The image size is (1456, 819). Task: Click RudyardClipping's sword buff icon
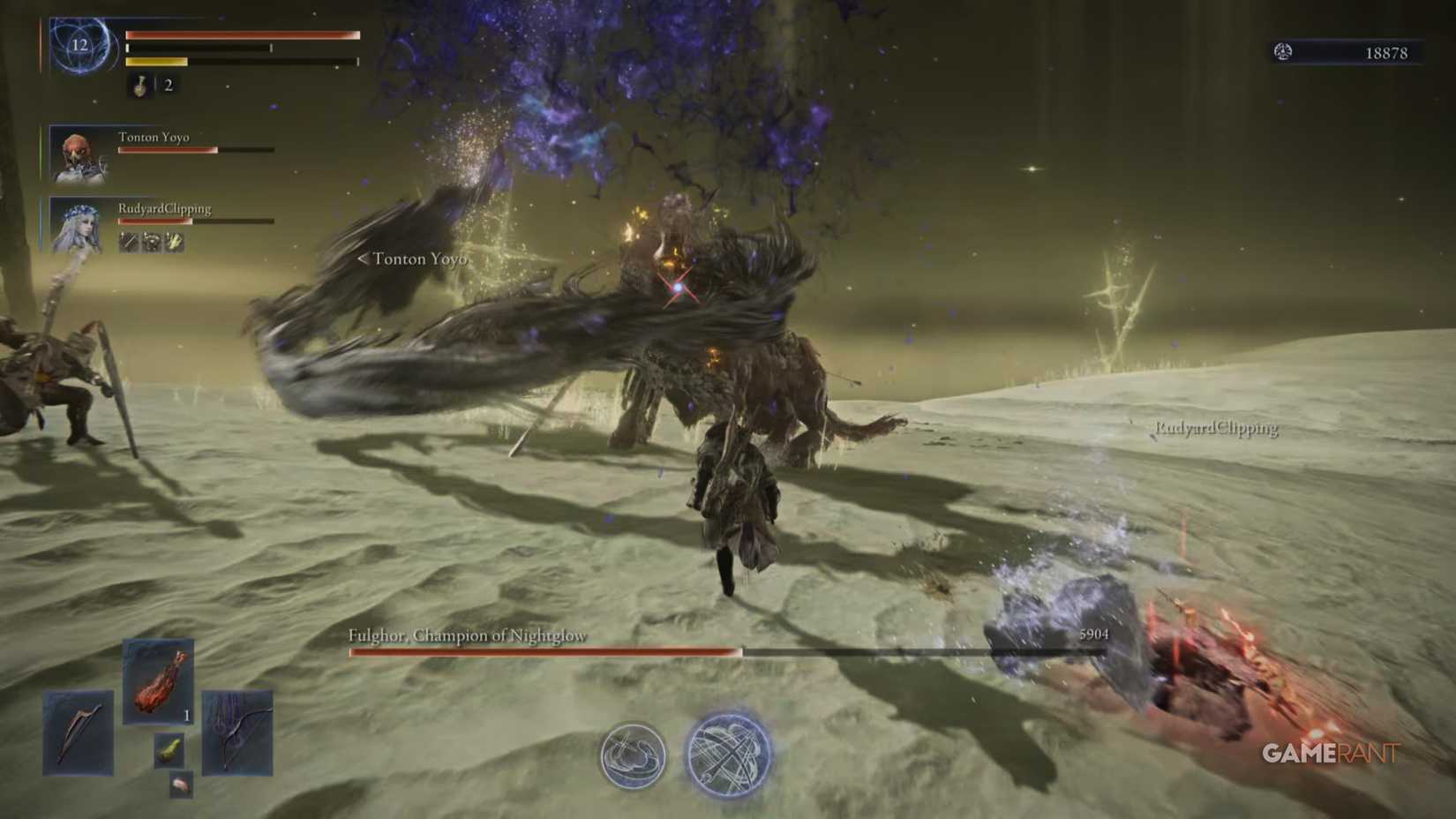(x=129, y=241)
